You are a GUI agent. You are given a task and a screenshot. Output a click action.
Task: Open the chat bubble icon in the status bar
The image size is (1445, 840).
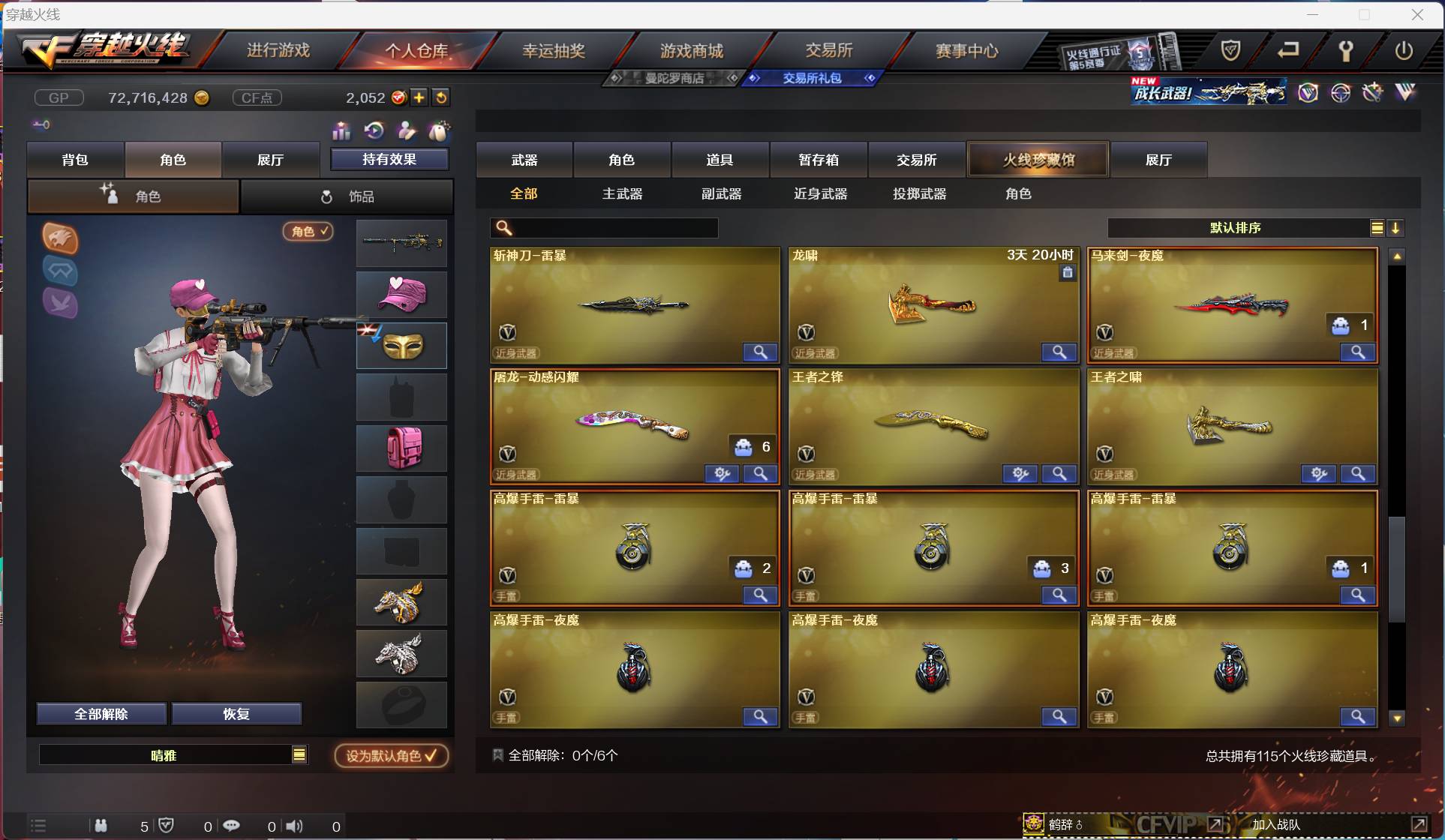click(232, 826)
